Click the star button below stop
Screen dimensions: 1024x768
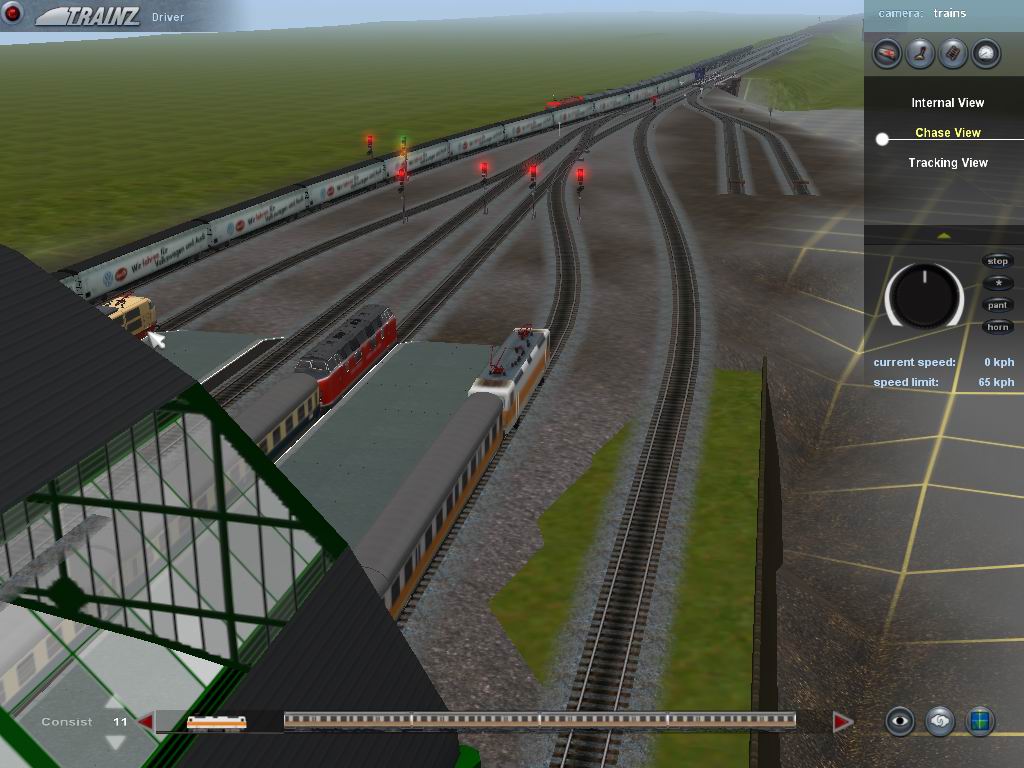998,283
